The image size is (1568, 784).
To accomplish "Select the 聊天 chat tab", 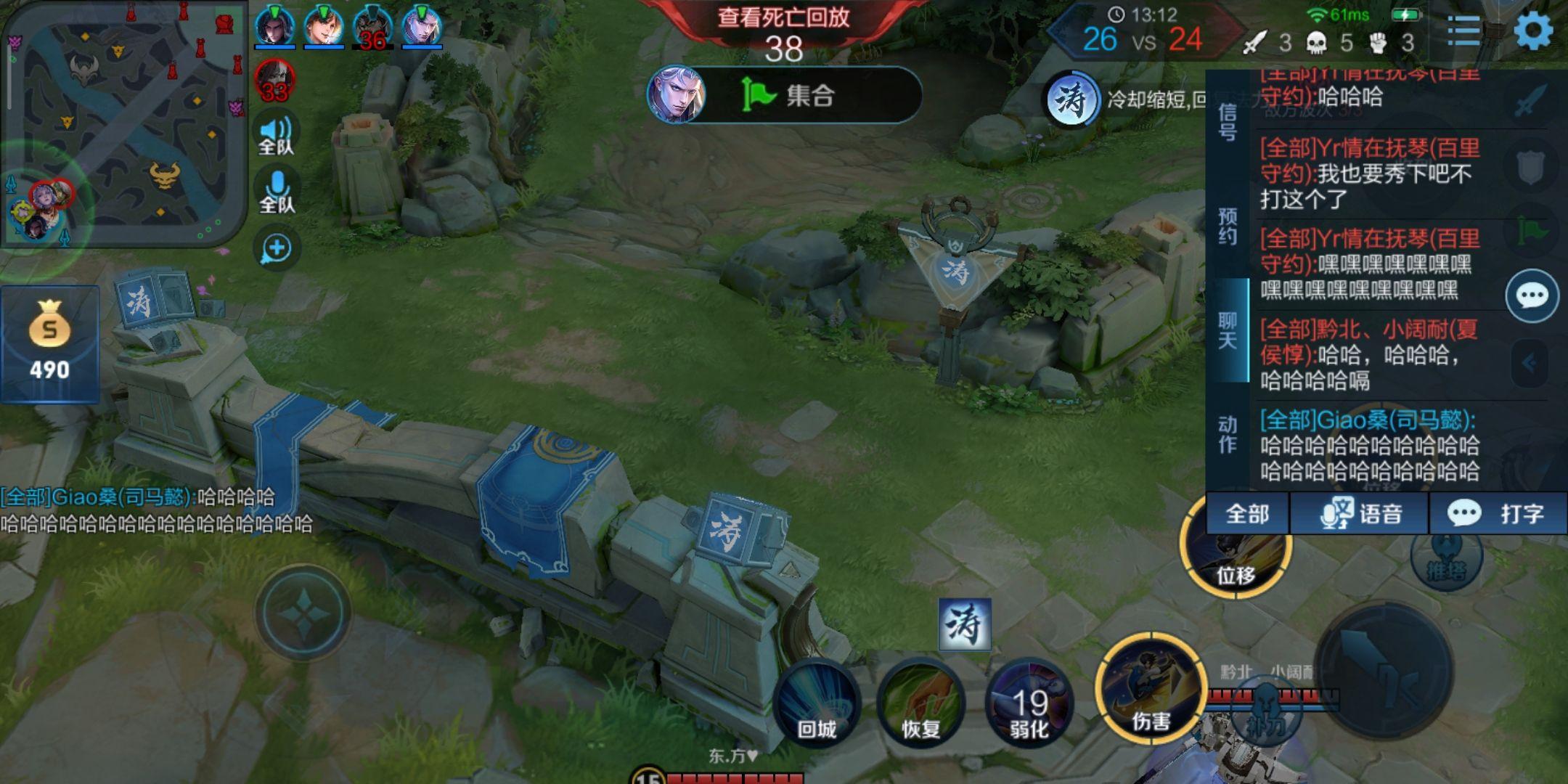I will (x=1227, y=330).
